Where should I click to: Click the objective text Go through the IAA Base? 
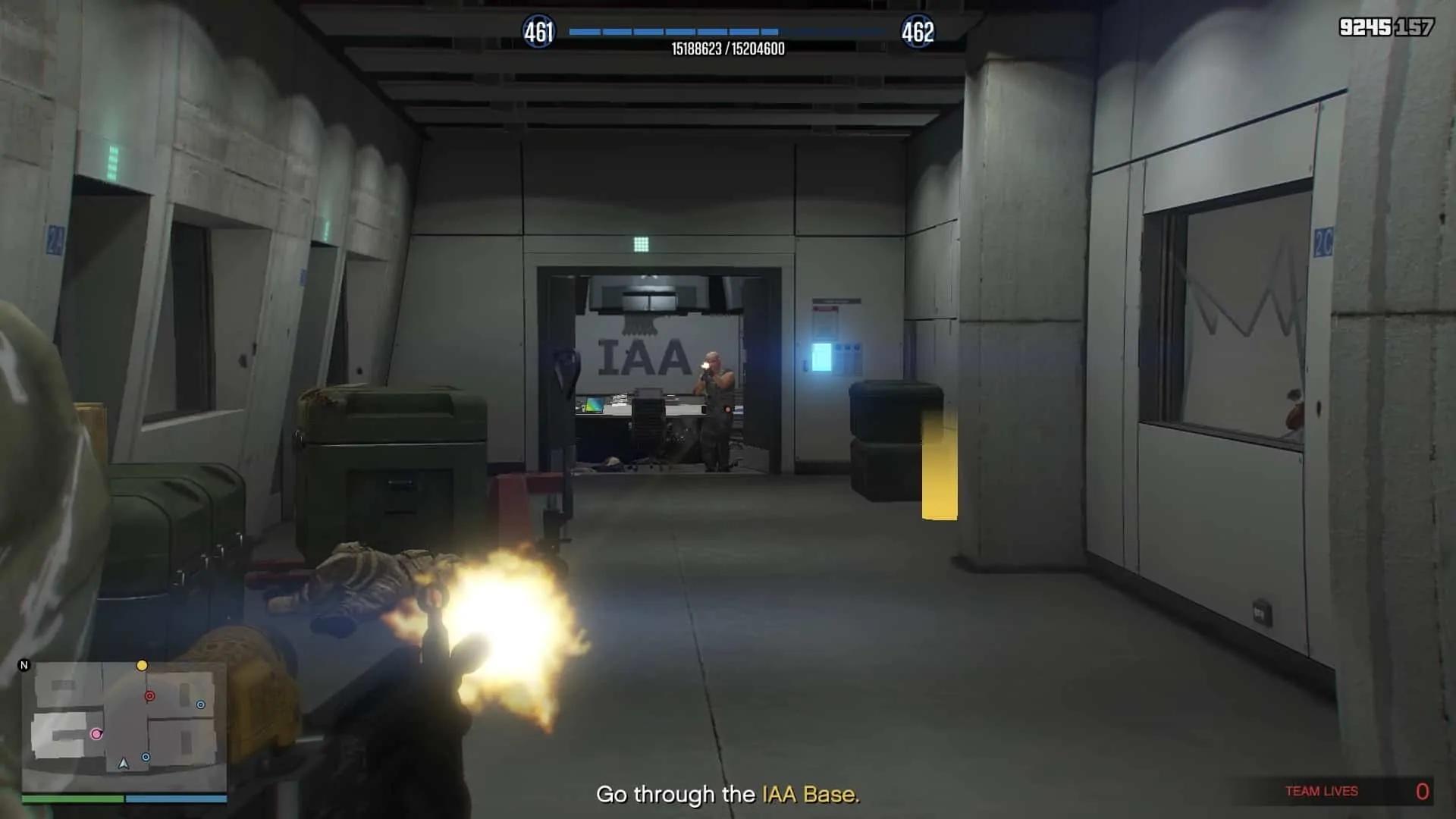pos(728,795)
